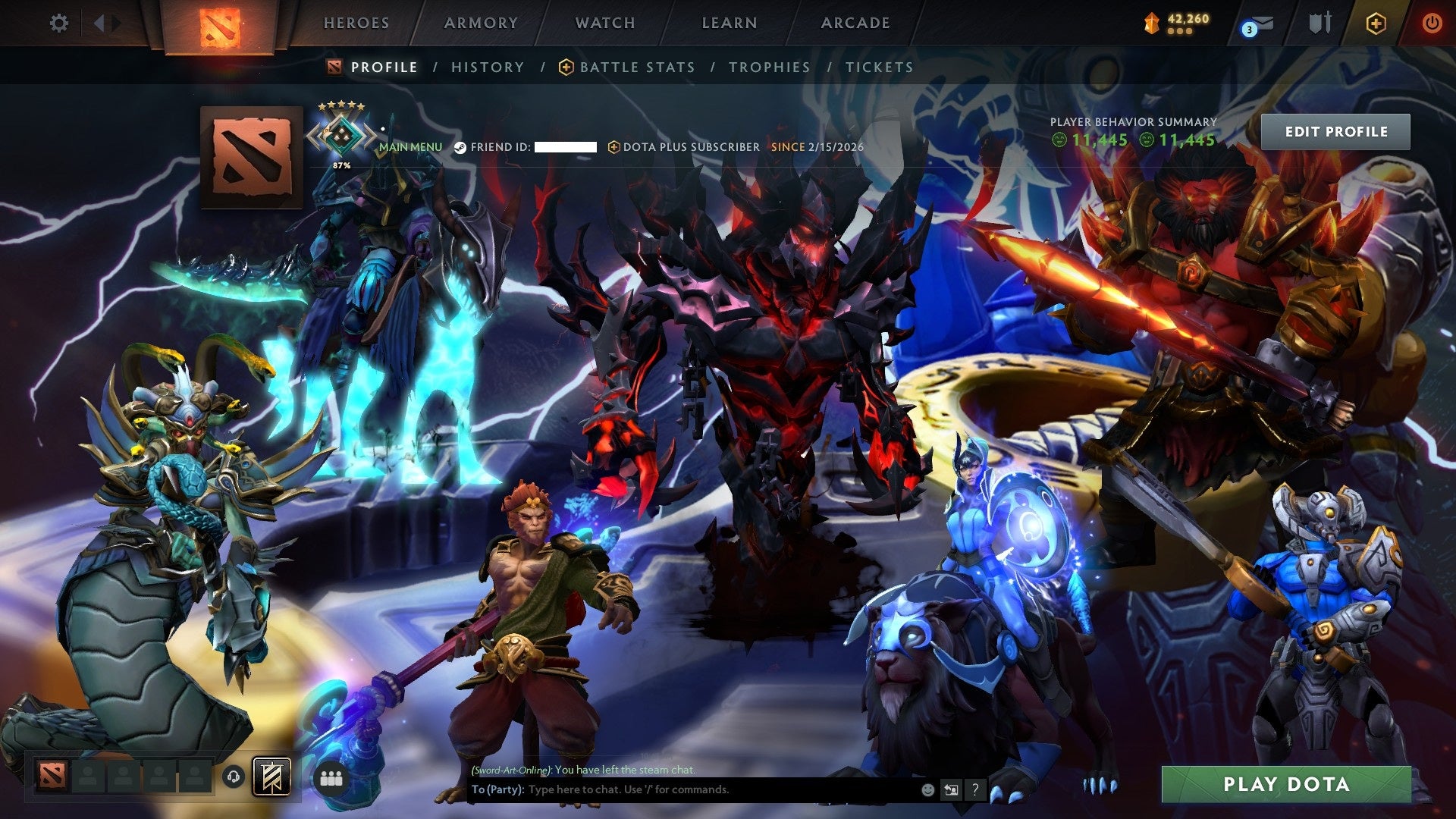
Task: Open the friends list people icon
Action: tap(332, 777)
